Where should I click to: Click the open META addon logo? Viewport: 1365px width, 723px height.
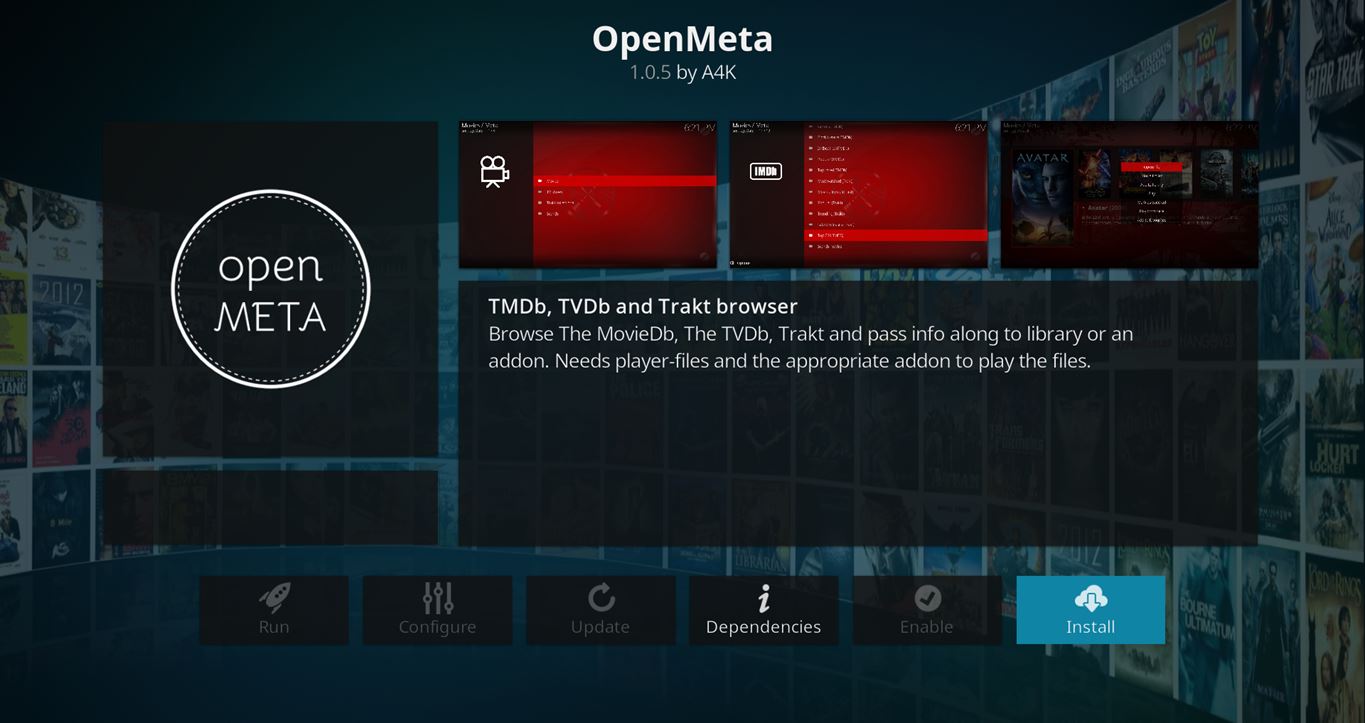tap(271, 289)
